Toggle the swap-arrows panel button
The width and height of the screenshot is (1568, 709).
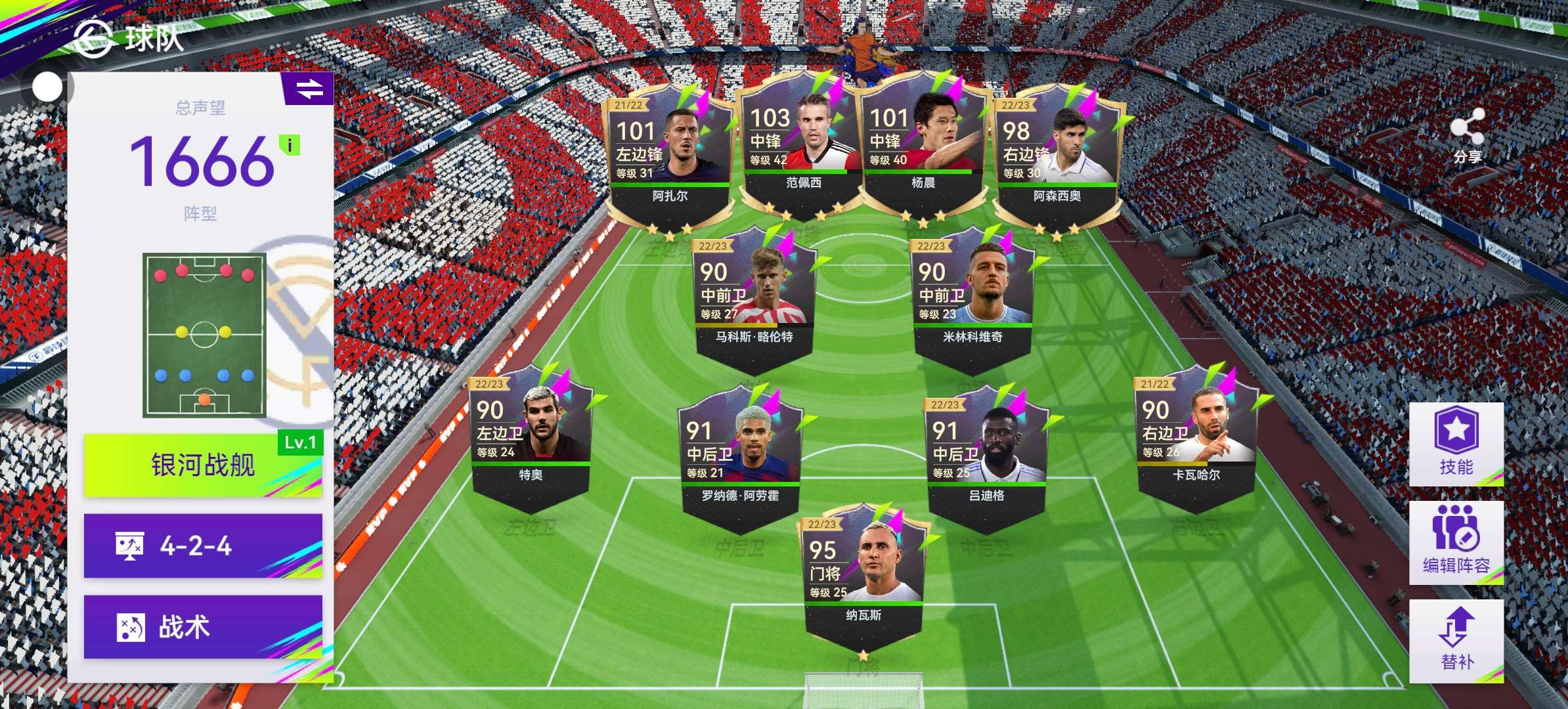(309, 89)
